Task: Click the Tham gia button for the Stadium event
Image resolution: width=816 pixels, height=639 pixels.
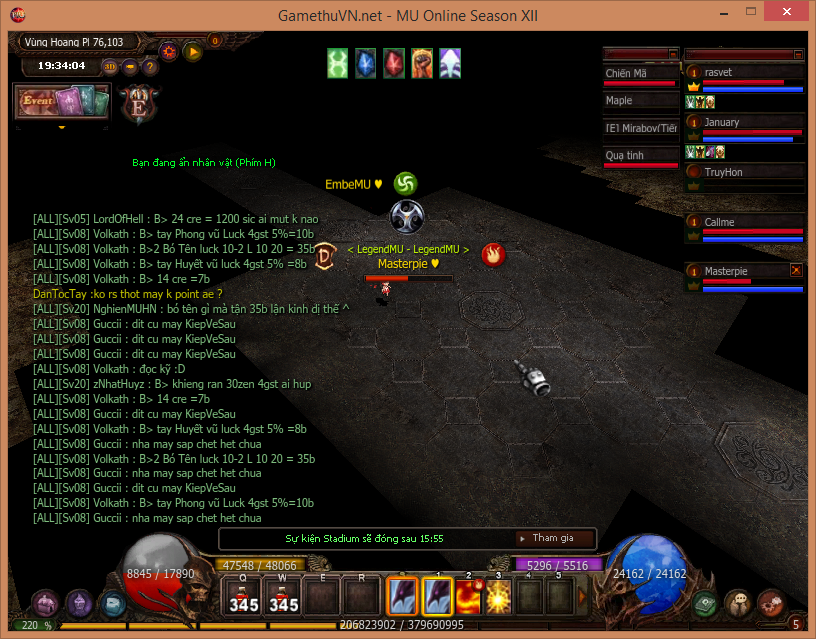Action: 553,538
